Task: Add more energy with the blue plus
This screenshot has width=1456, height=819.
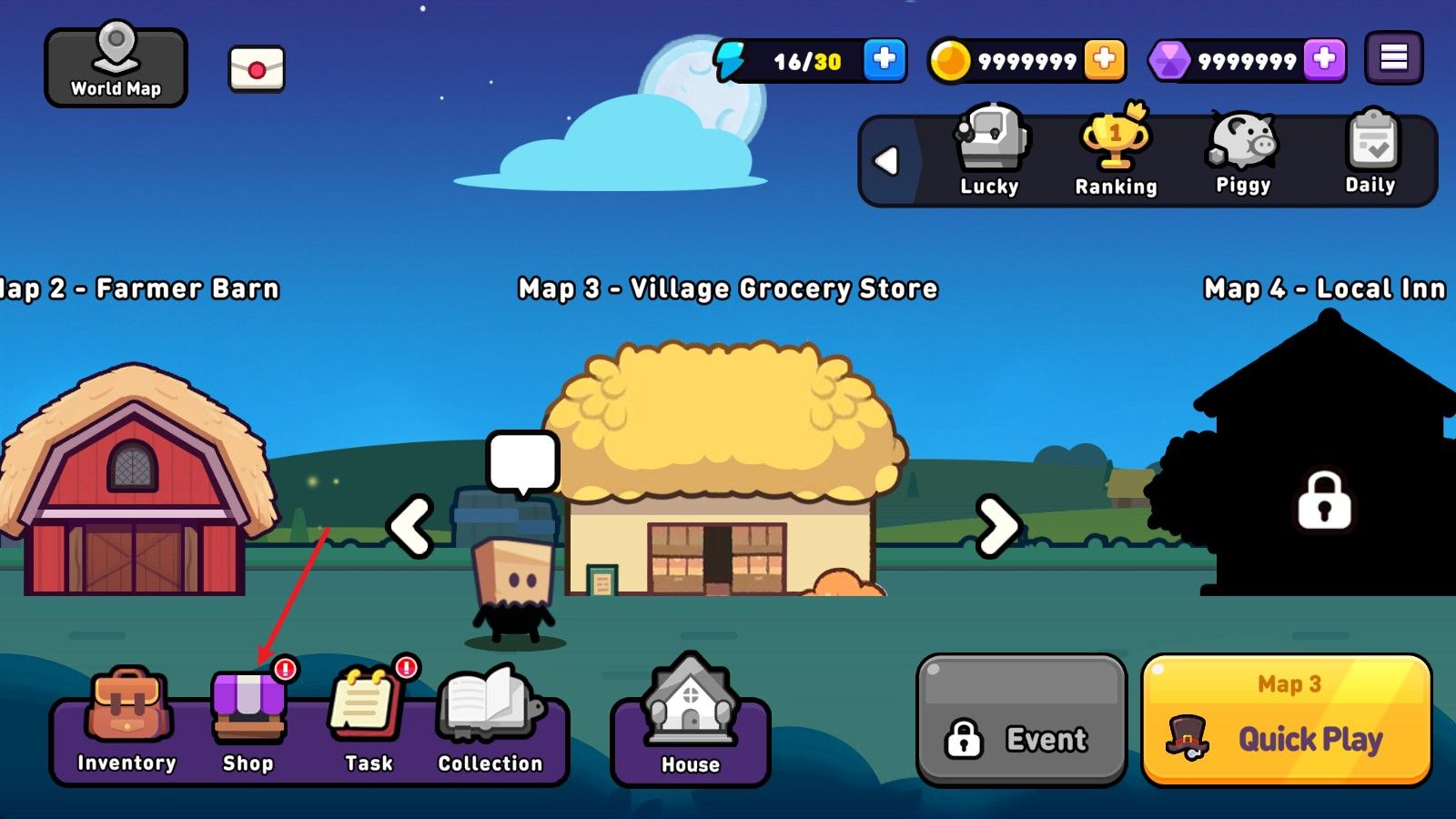Action: pos(884,60)
